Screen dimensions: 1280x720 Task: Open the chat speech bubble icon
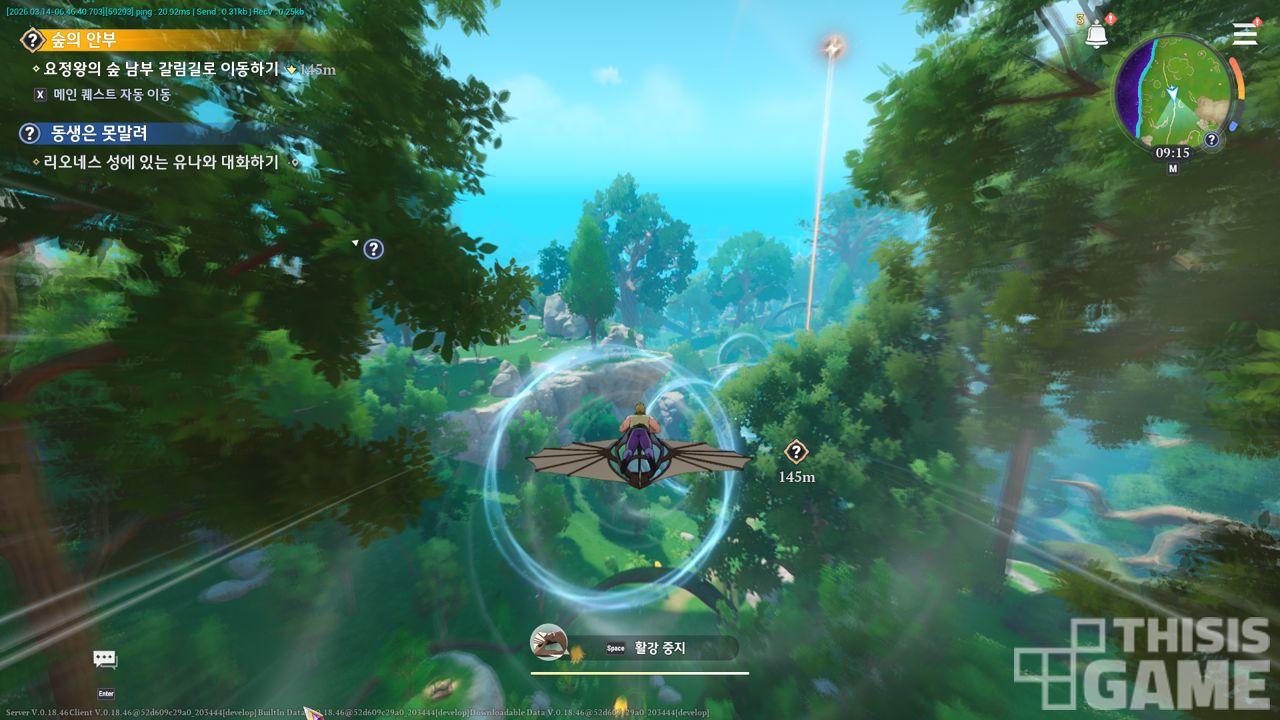[105, 659]
